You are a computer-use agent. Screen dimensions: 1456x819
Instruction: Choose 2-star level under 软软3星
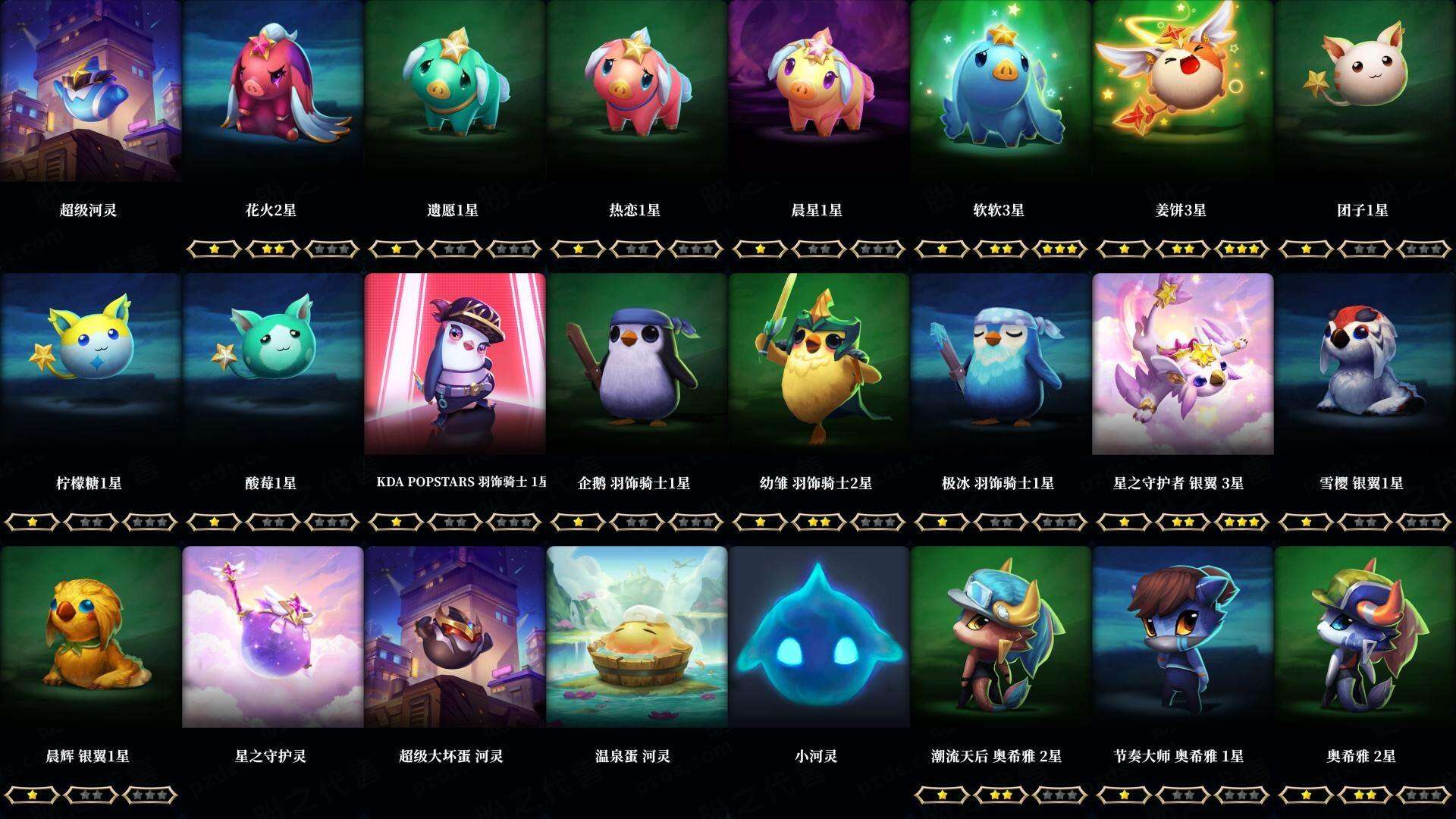(x=1003, y=248)
